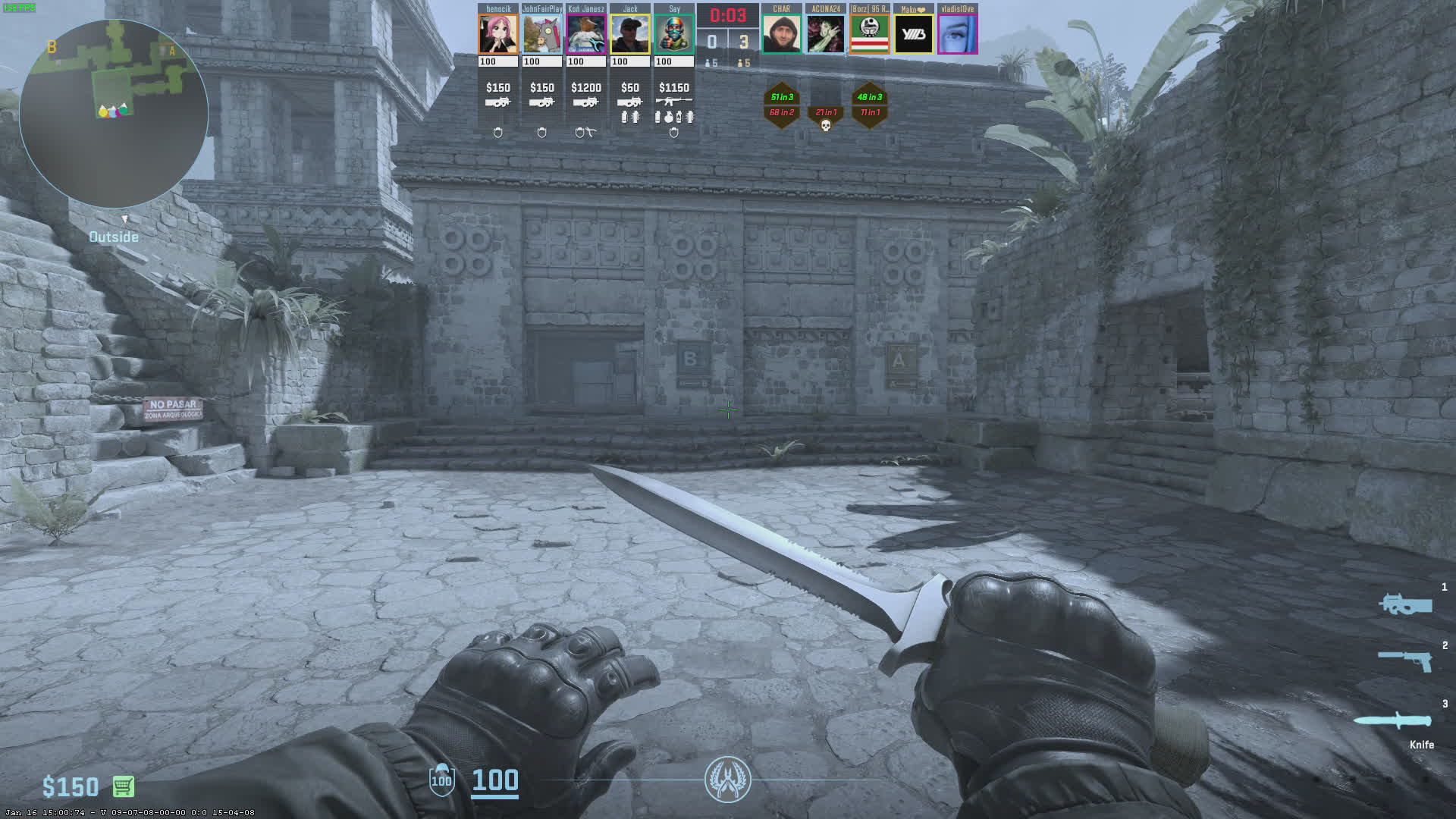Viewport: 1456px width, 819px height.
Task: Select JohnFairPlay's player portrait
Action: (x=542, y=34)
